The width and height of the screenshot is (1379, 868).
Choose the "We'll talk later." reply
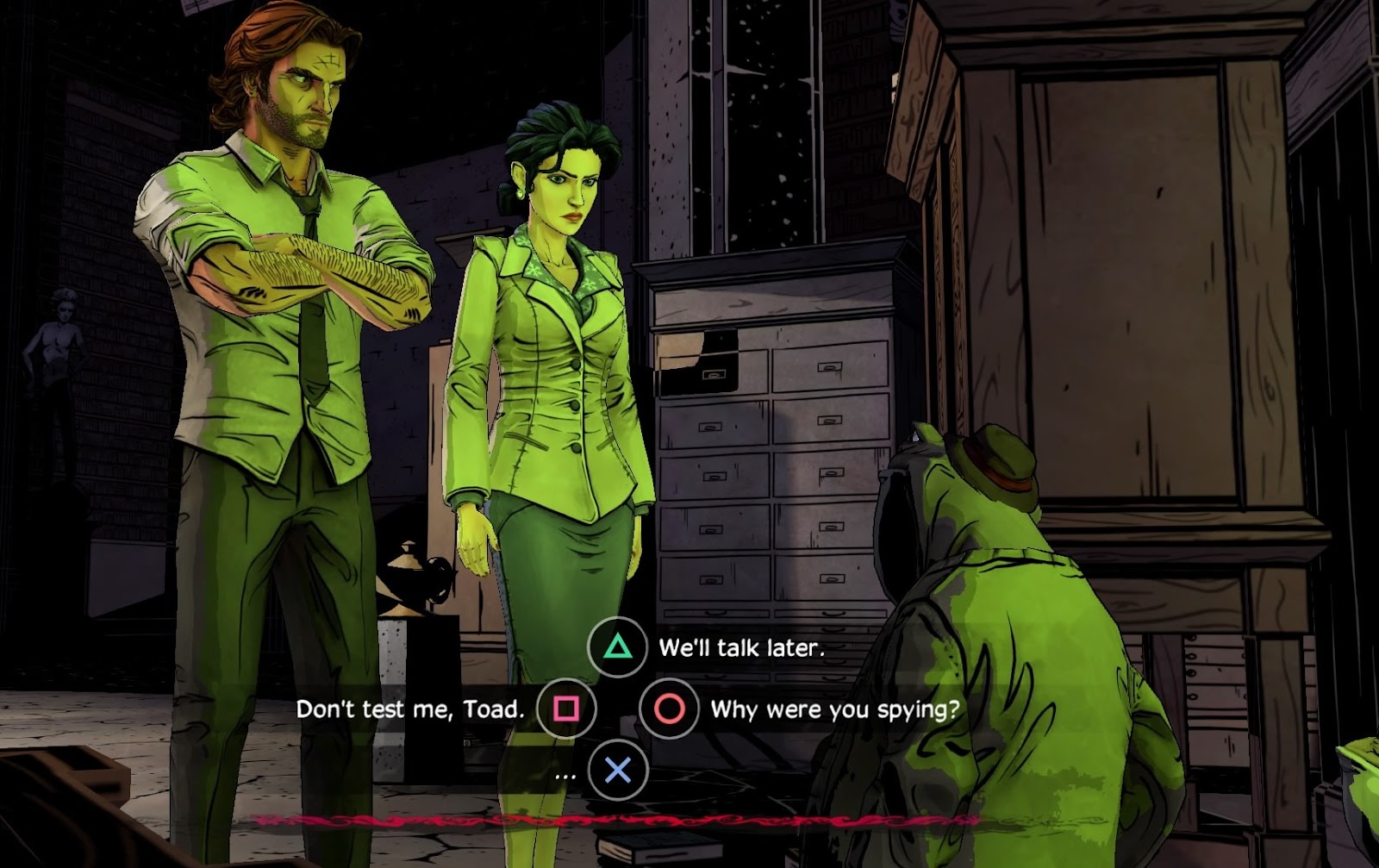pyautogui.click(x=740, y=648)
